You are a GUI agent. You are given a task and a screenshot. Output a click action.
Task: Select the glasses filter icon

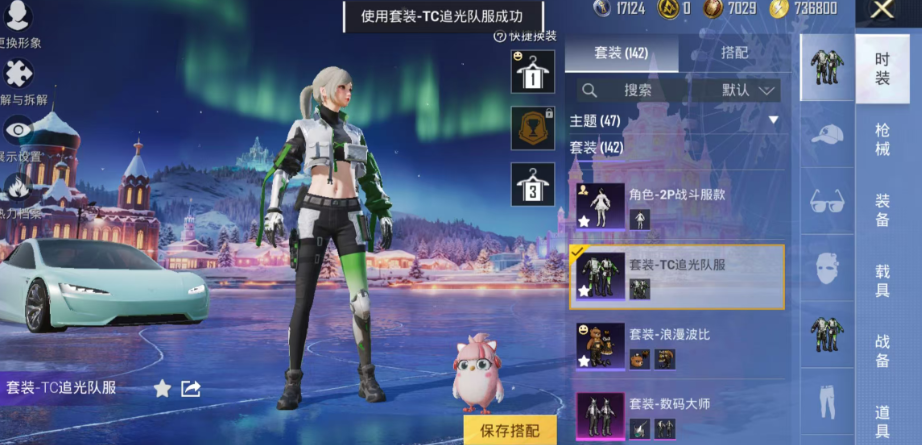[827, 201]
